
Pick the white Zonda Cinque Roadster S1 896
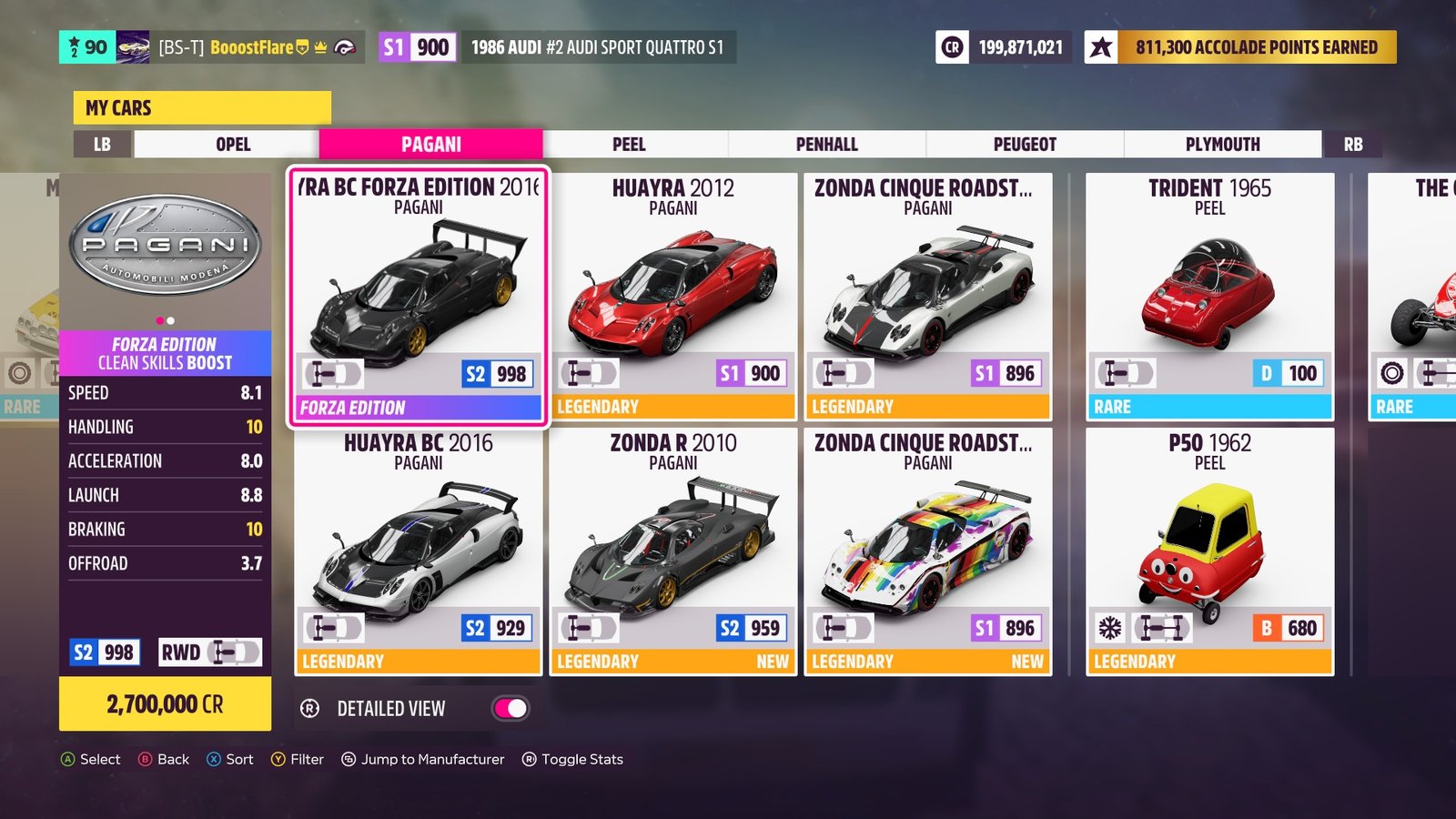(928, 296)
